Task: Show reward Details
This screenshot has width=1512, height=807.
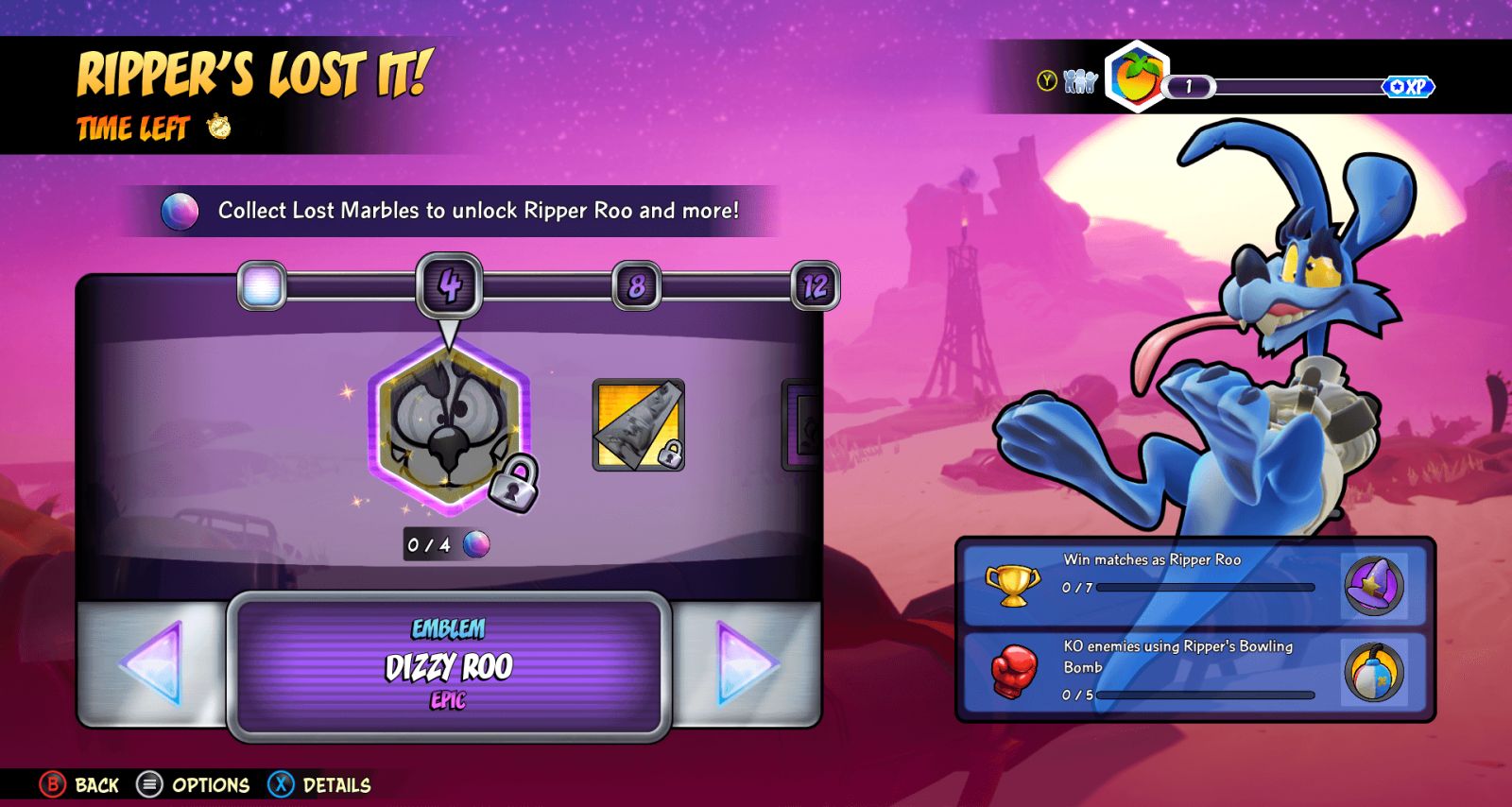Action: [x=319, y=784]
